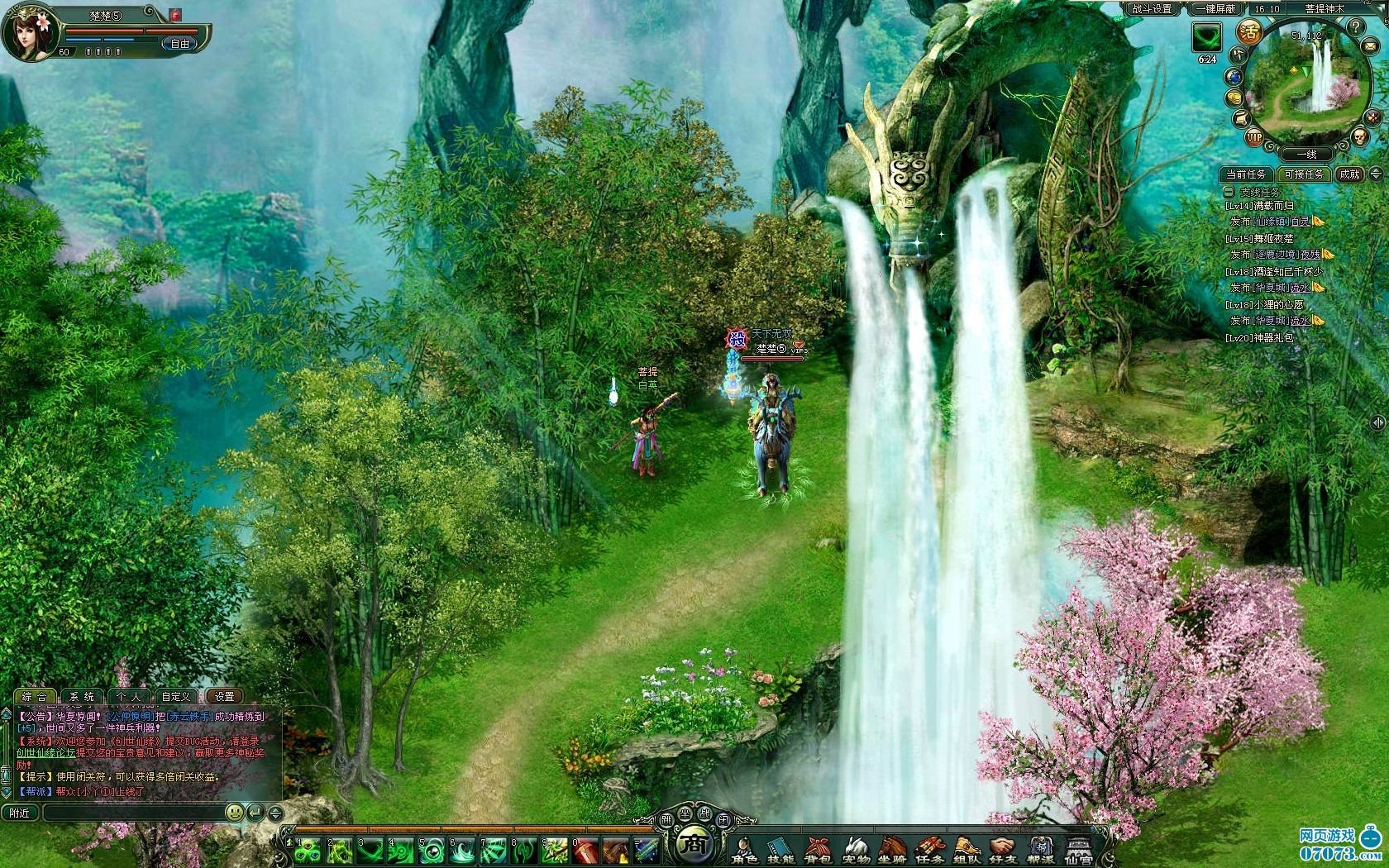Open the round 商 shop button
The height and width of the screenshot is (868, 1389).
pyautogui.click(x=694, y=844)
